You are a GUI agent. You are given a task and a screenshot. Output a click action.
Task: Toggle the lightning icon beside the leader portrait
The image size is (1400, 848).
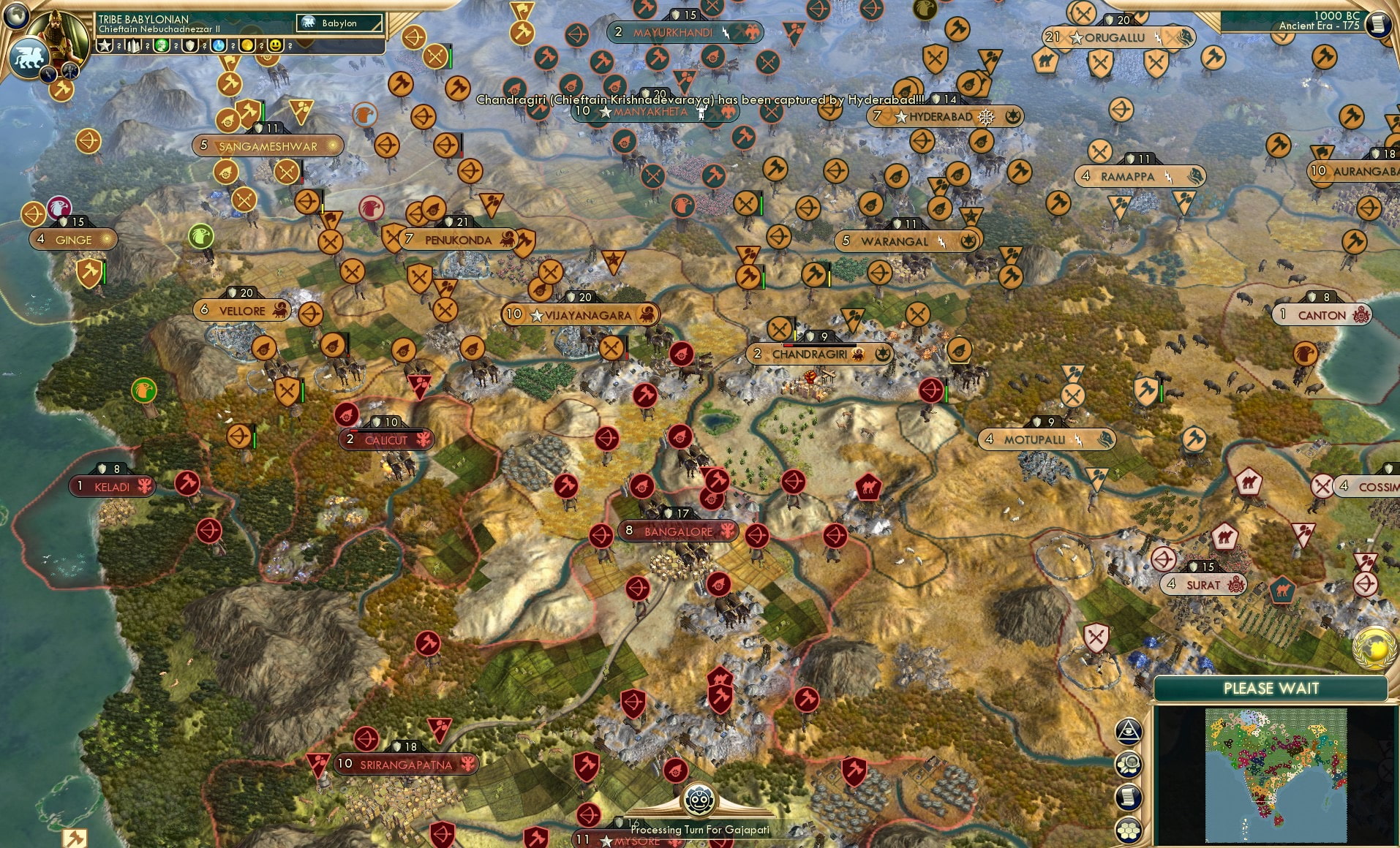click(48, 72)
